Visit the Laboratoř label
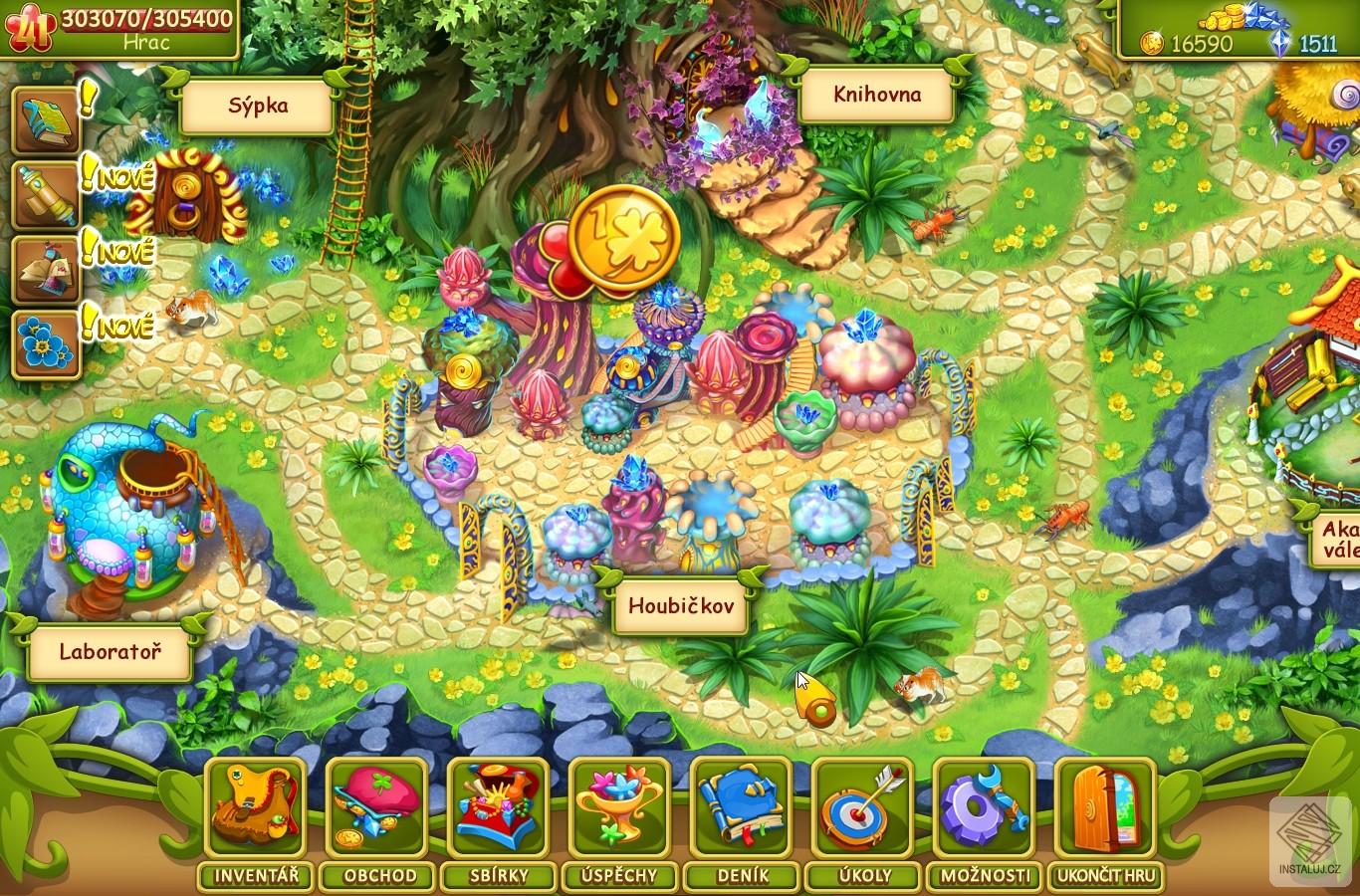This screenshot has width=1360, height=896. click(110, 653)
